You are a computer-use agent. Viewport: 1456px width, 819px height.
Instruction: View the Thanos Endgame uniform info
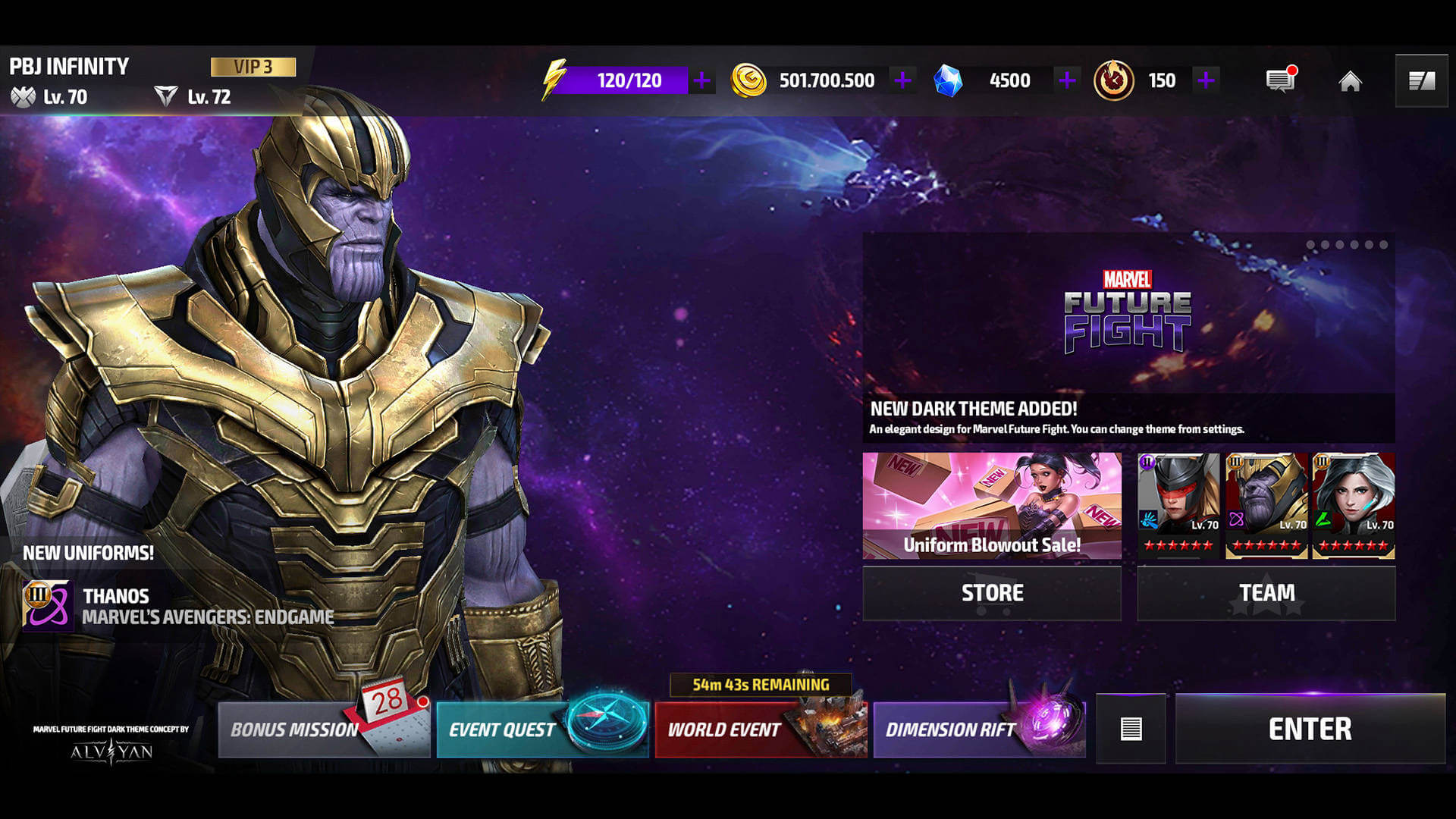(x=178, y=606)
